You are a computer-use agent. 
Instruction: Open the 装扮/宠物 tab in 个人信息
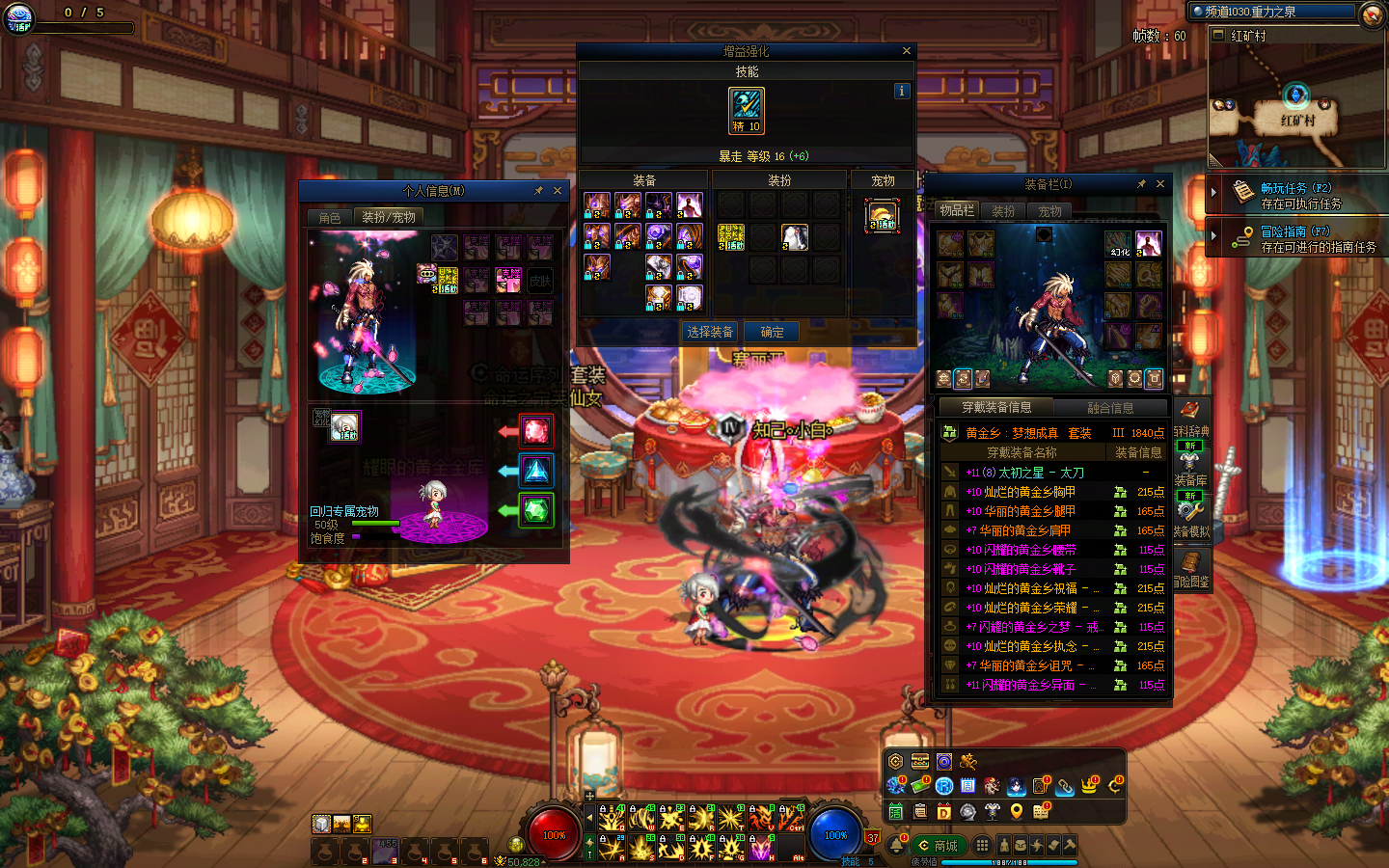(x=388, y=218)
